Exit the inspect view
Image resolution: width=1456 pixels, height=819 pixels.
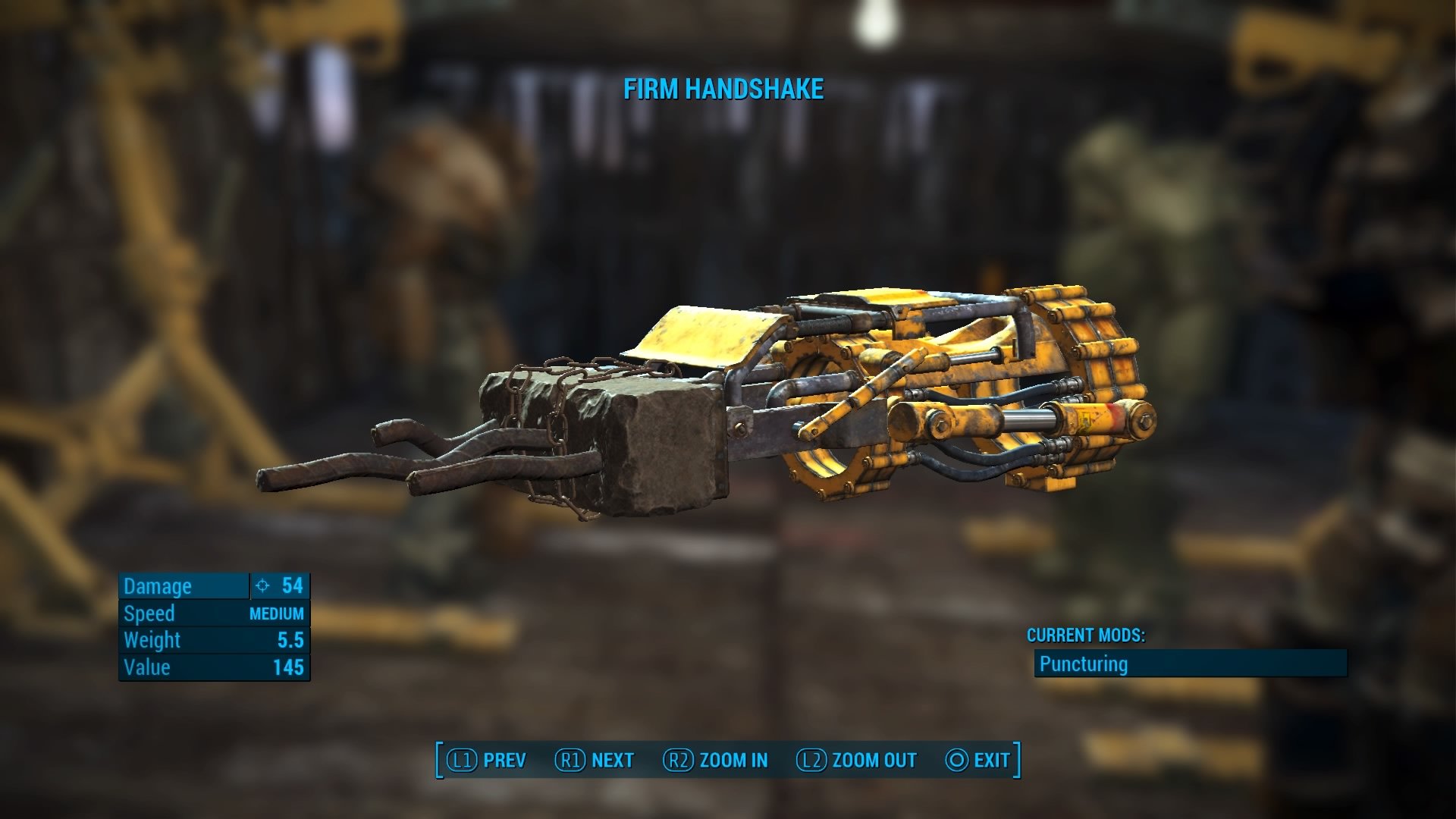click(977, 760)
